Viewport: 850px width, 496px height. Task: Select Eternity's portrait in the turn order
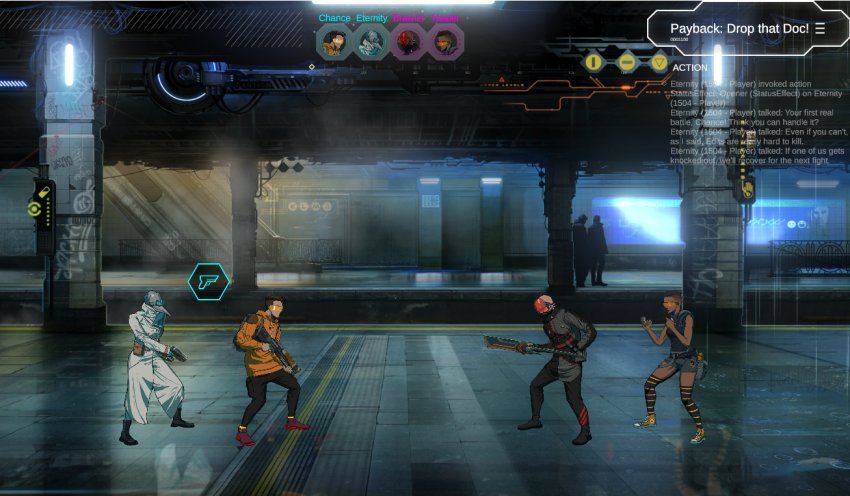tap(371, 43)
